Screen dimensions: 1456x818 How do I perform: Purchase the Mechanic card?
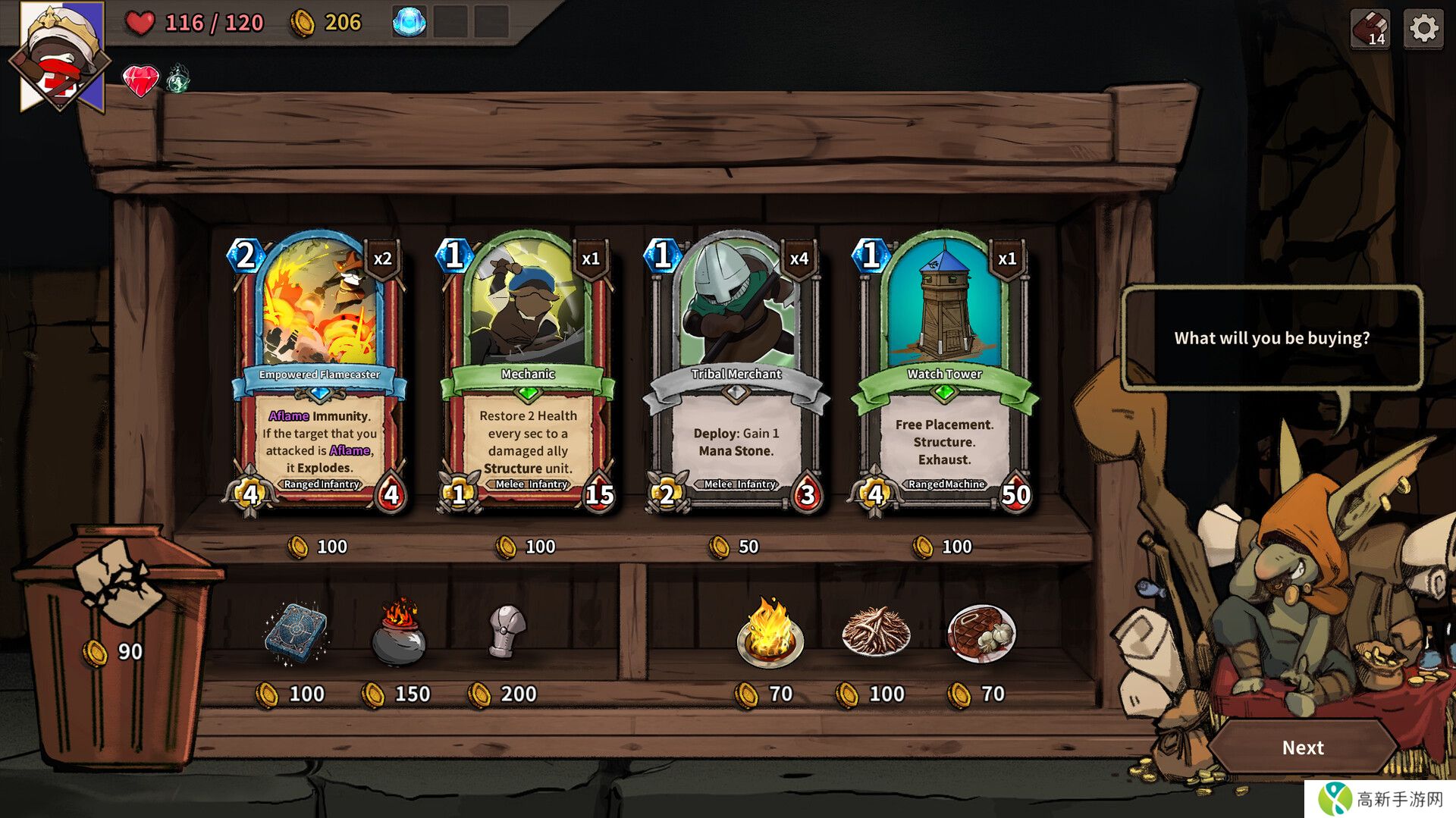click(x=528, y=371)
